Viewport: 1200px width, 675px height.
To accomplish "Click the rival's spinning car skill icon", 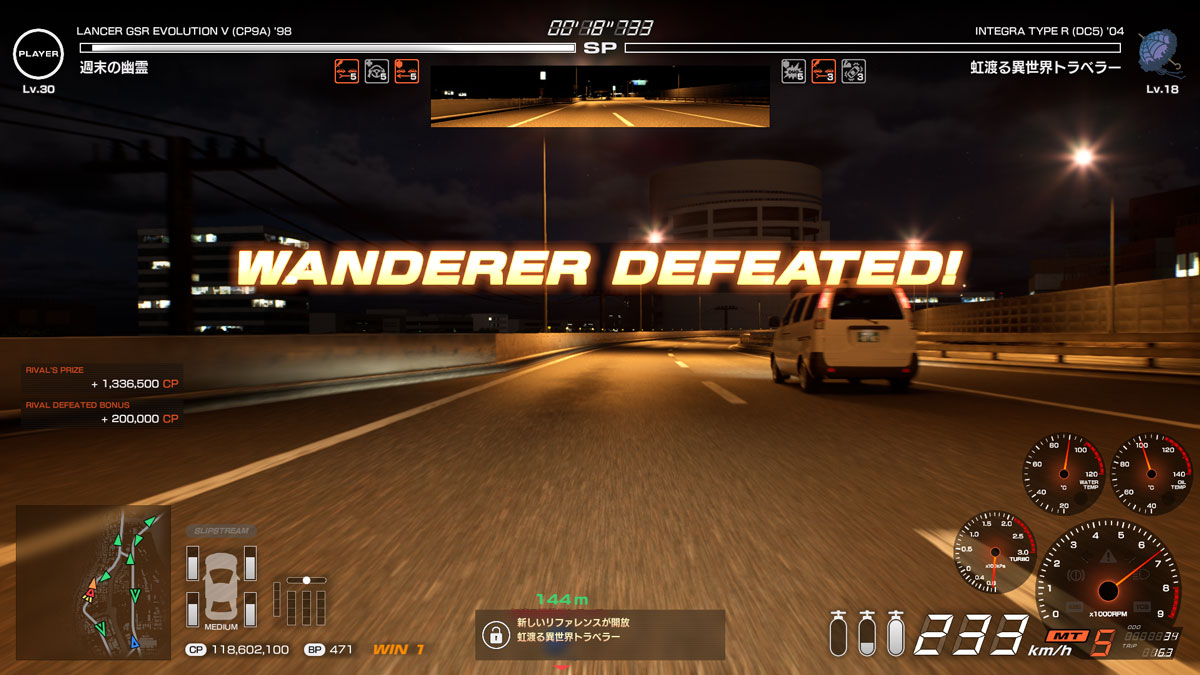I will (853, 71).
